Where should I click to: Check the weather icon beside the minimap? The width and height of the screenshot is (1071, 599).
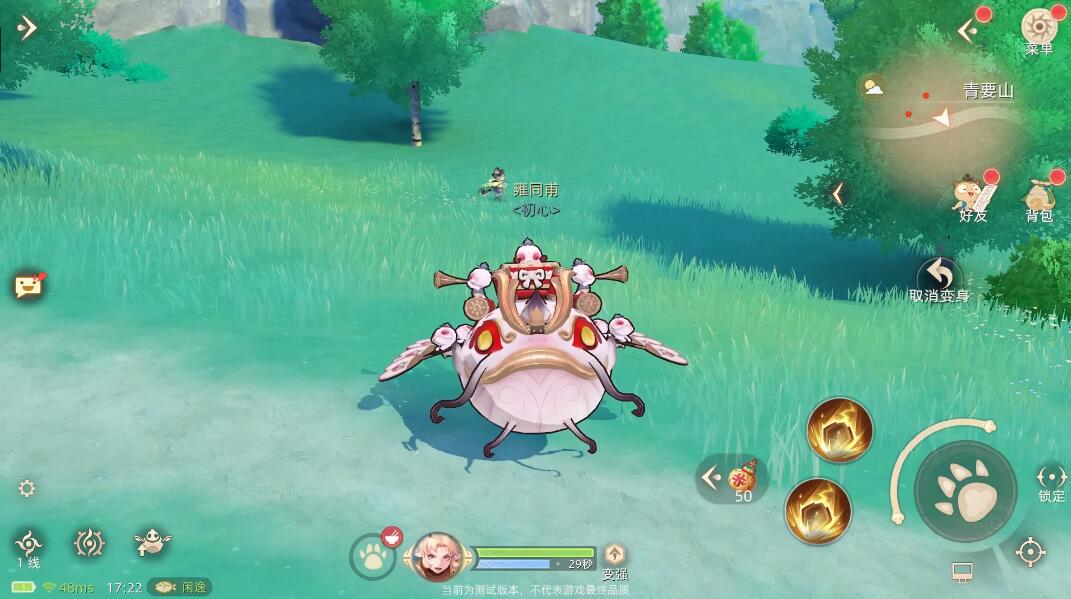tap(873, 88)
